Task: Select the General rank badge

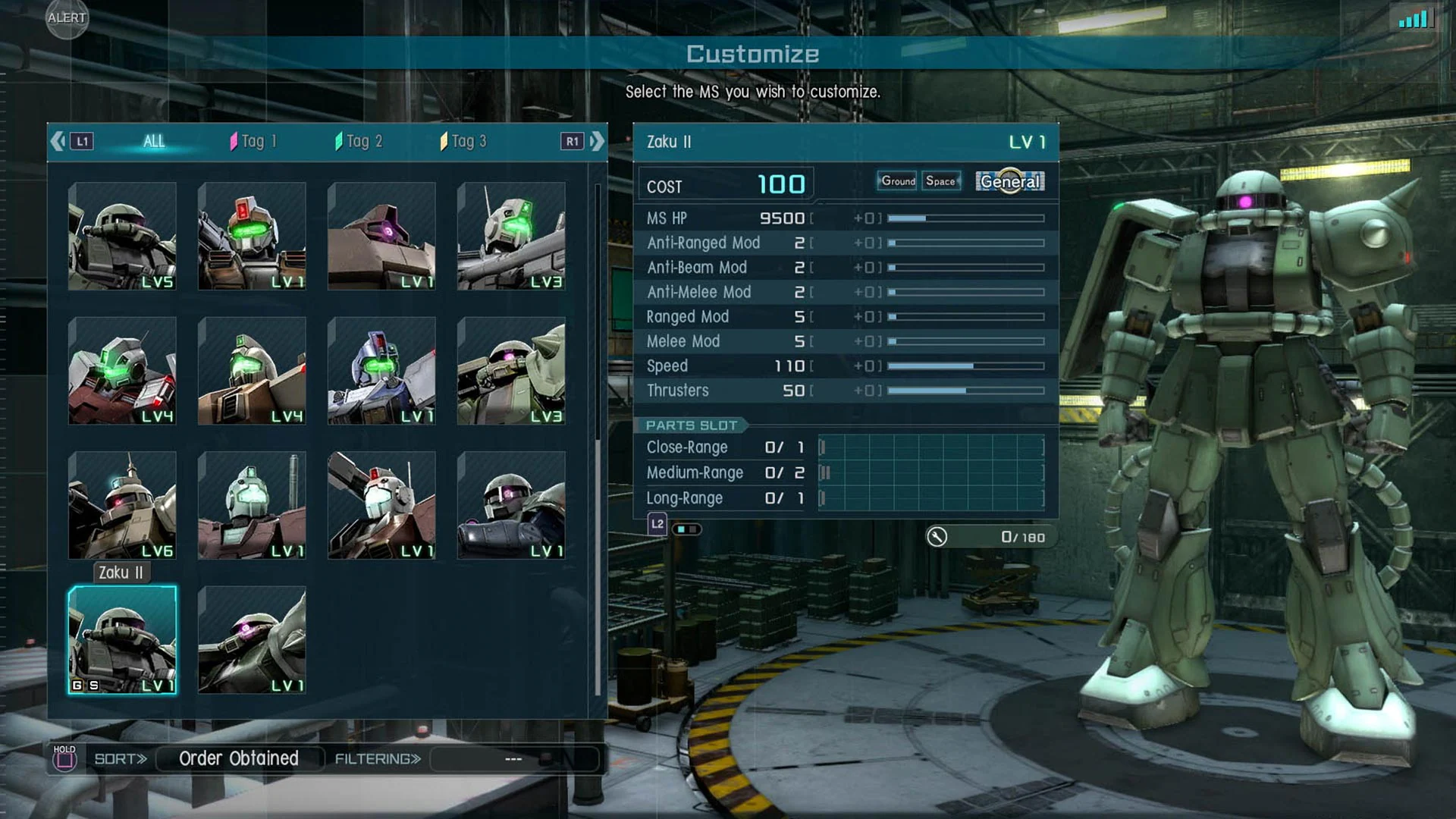Action: tap(1009, 182)
